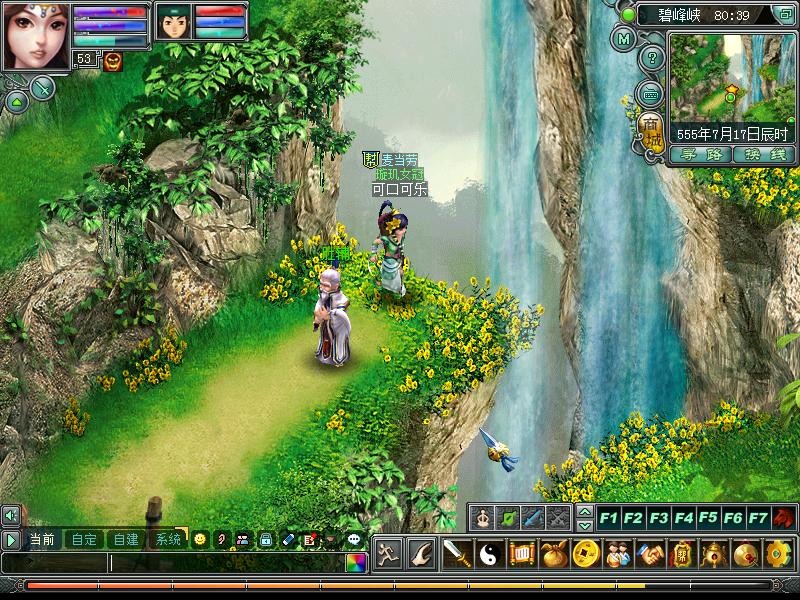Open the sword icon in the menu bar

click(456, 552)
